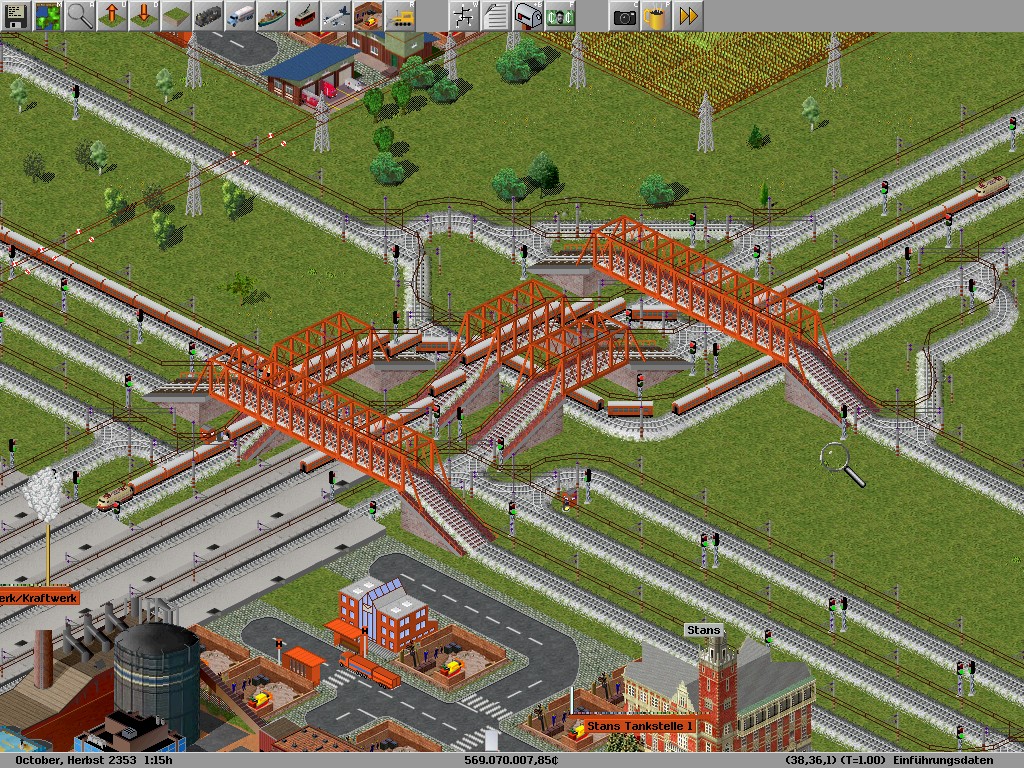Select the yellow bulldozer removal tool

tap(399, 15)
